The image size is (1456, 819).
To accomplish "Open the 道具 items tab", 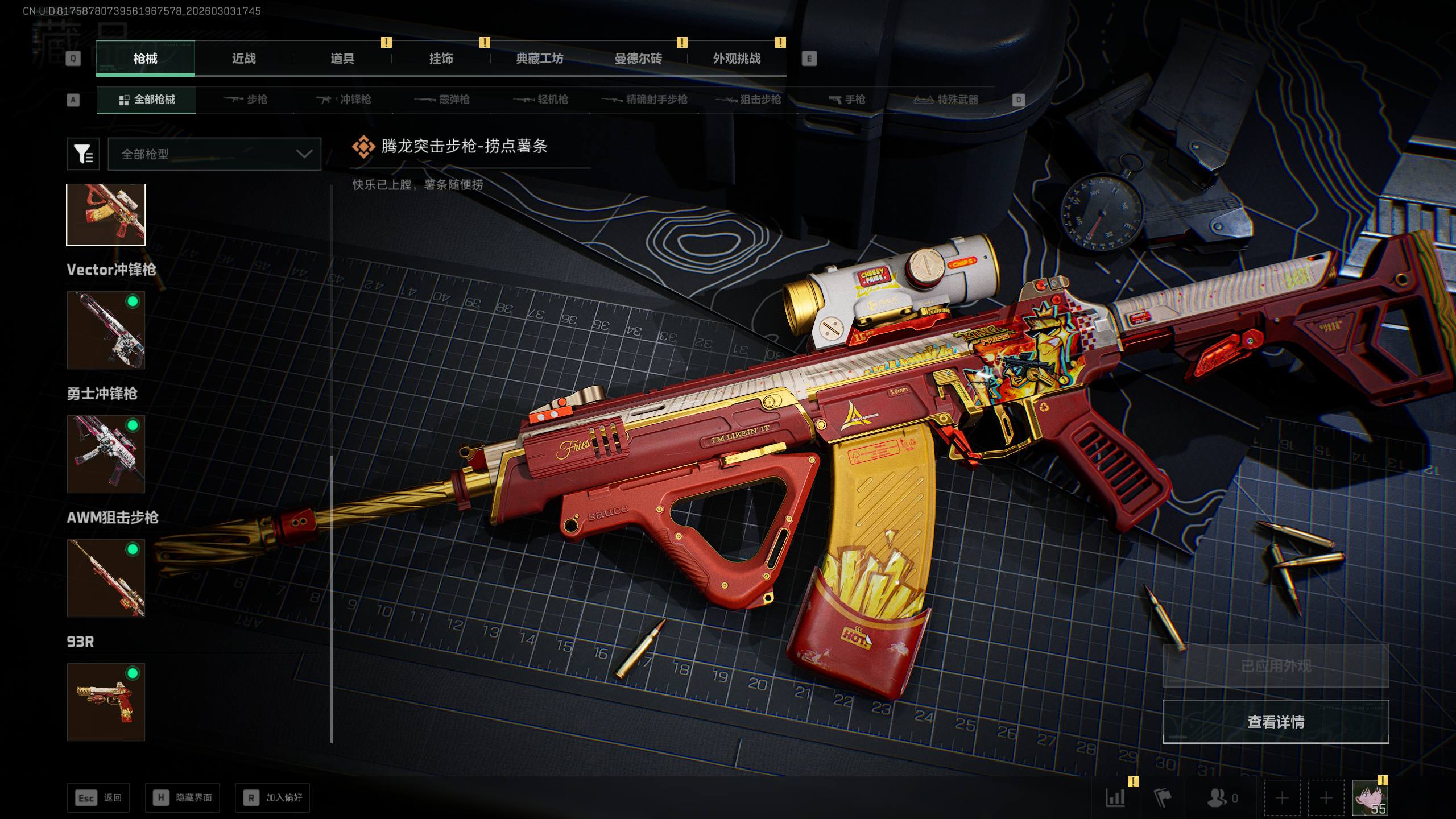I will (x=342, y=59).
